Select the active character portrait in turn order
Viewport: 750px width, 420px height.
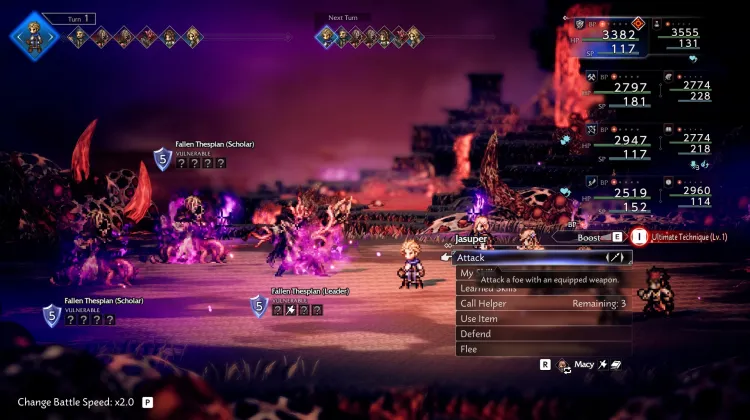pyautogui.click(x=31, y=36)
